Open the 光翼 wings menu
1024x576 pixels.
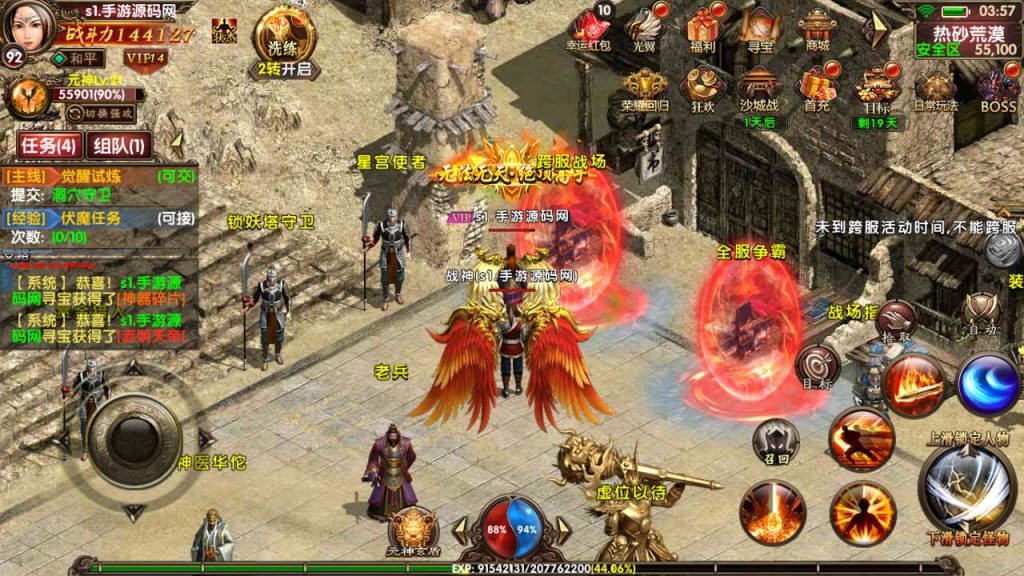click(644, 28)
